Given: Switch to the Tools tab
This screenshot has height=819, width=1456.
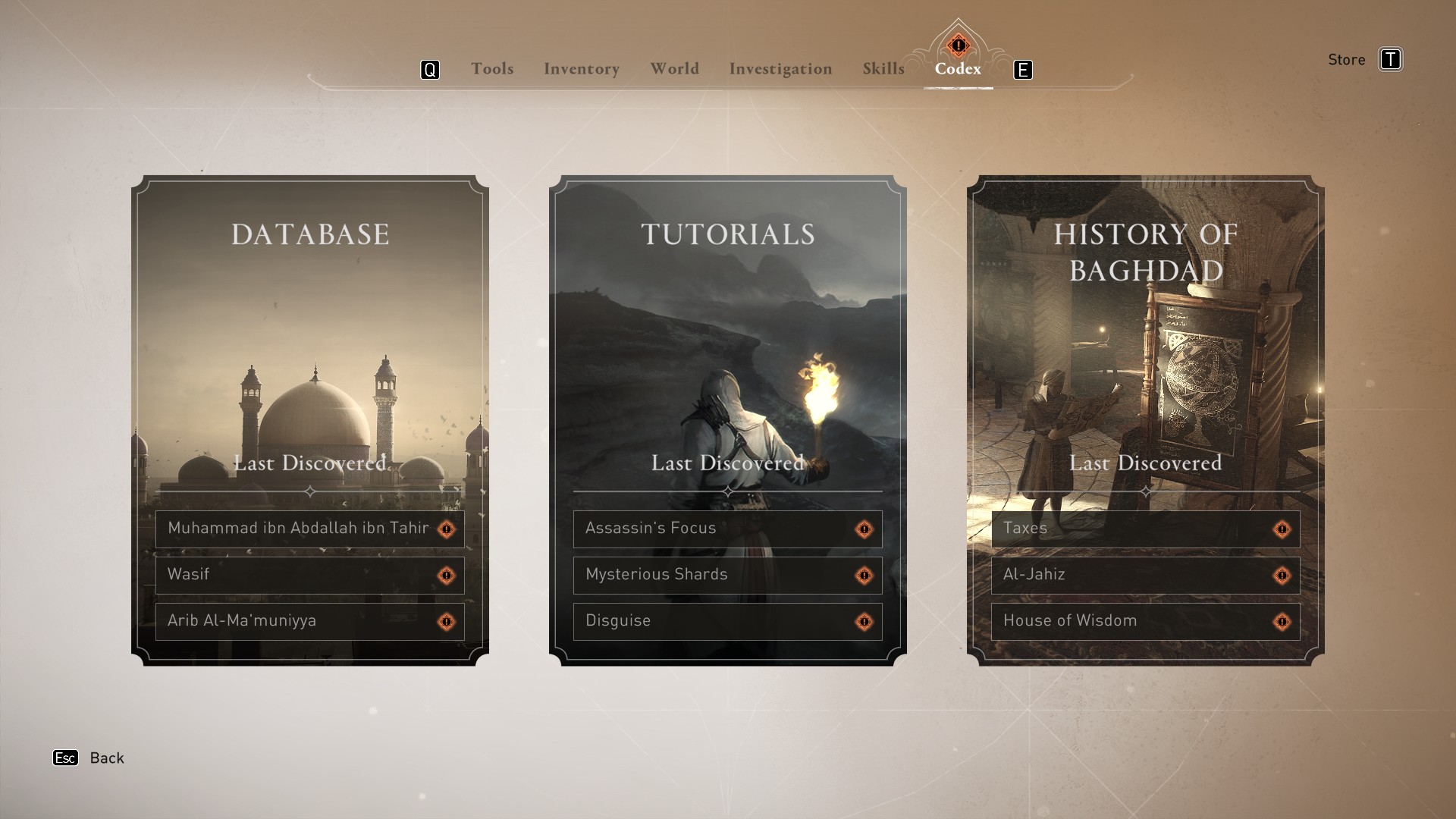Looking at the screenshot, I should point(492,69).
